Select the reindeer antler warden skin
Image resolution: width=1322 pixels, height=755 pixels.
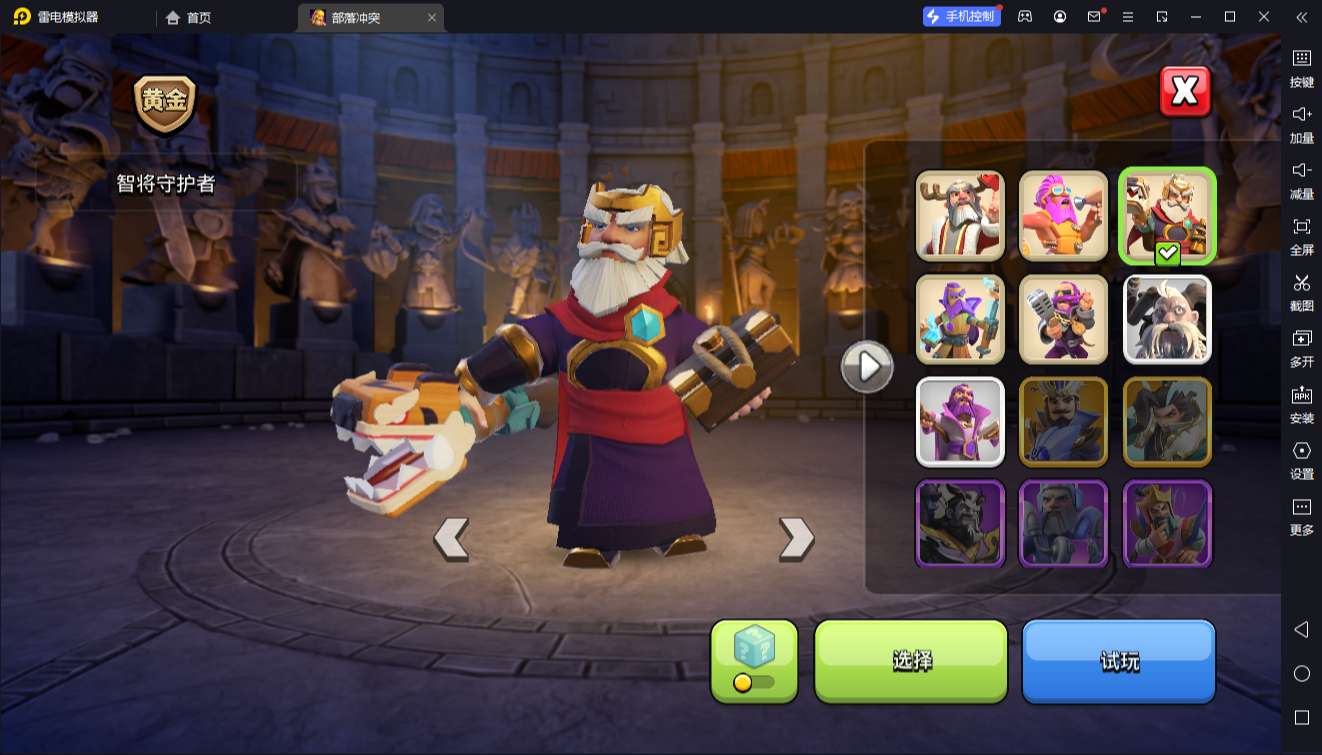point(960,215)
